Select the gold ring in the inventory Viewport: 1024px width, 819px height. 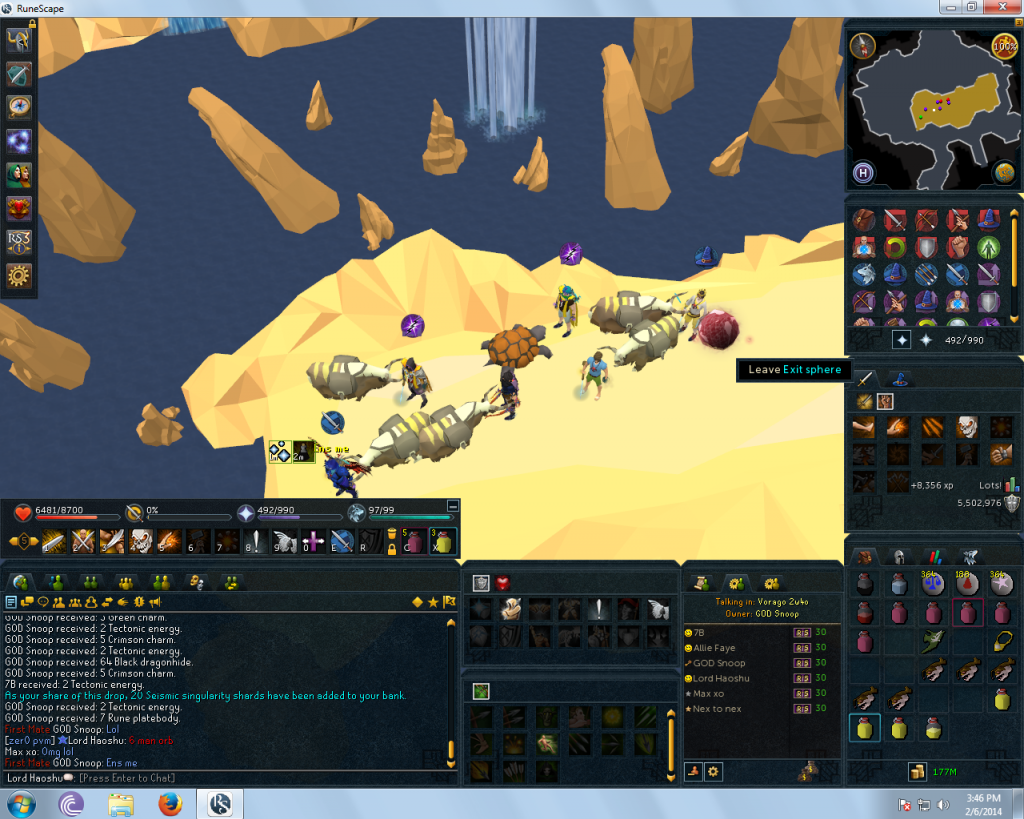coord(999,642)
